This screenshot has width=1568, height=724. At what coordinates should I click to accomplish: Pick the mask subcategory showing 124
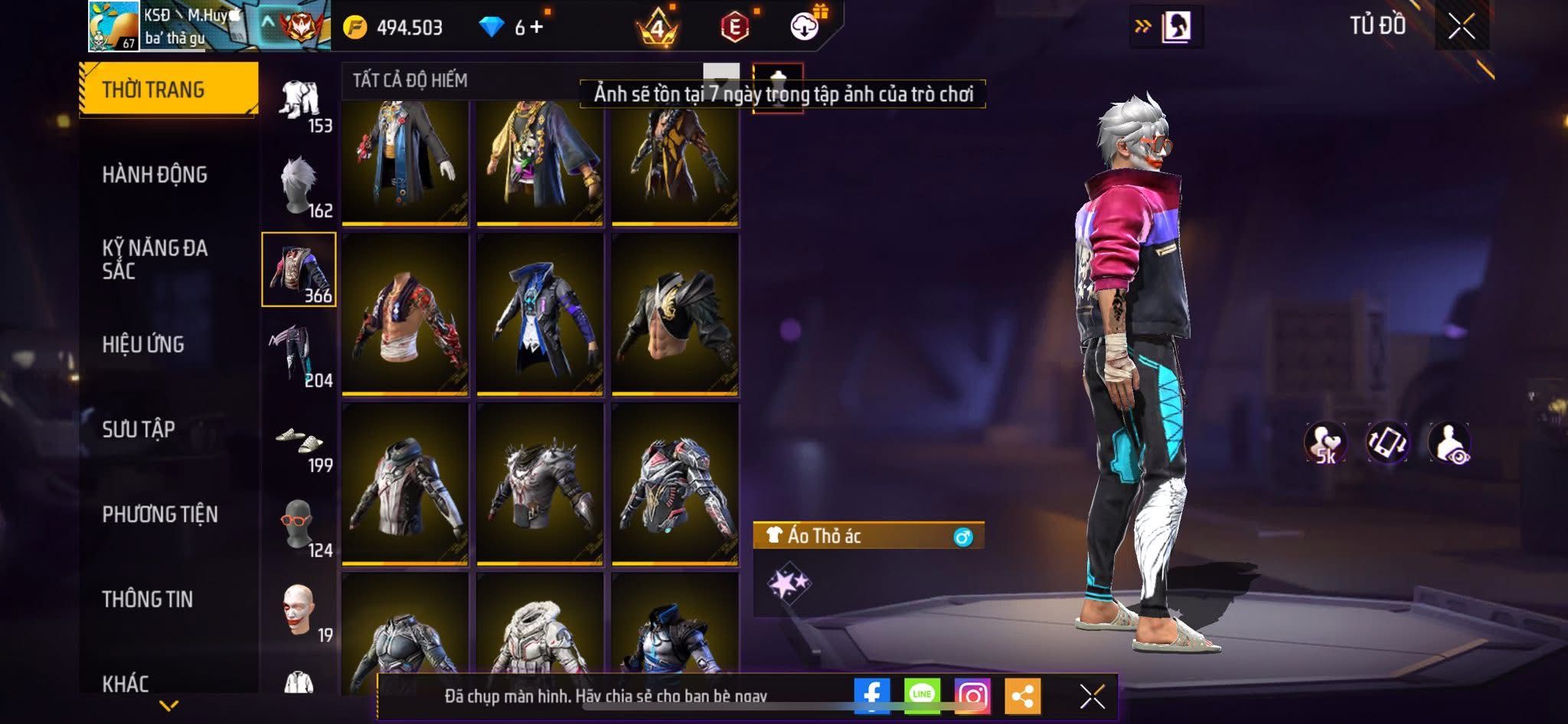click(299, 527)
